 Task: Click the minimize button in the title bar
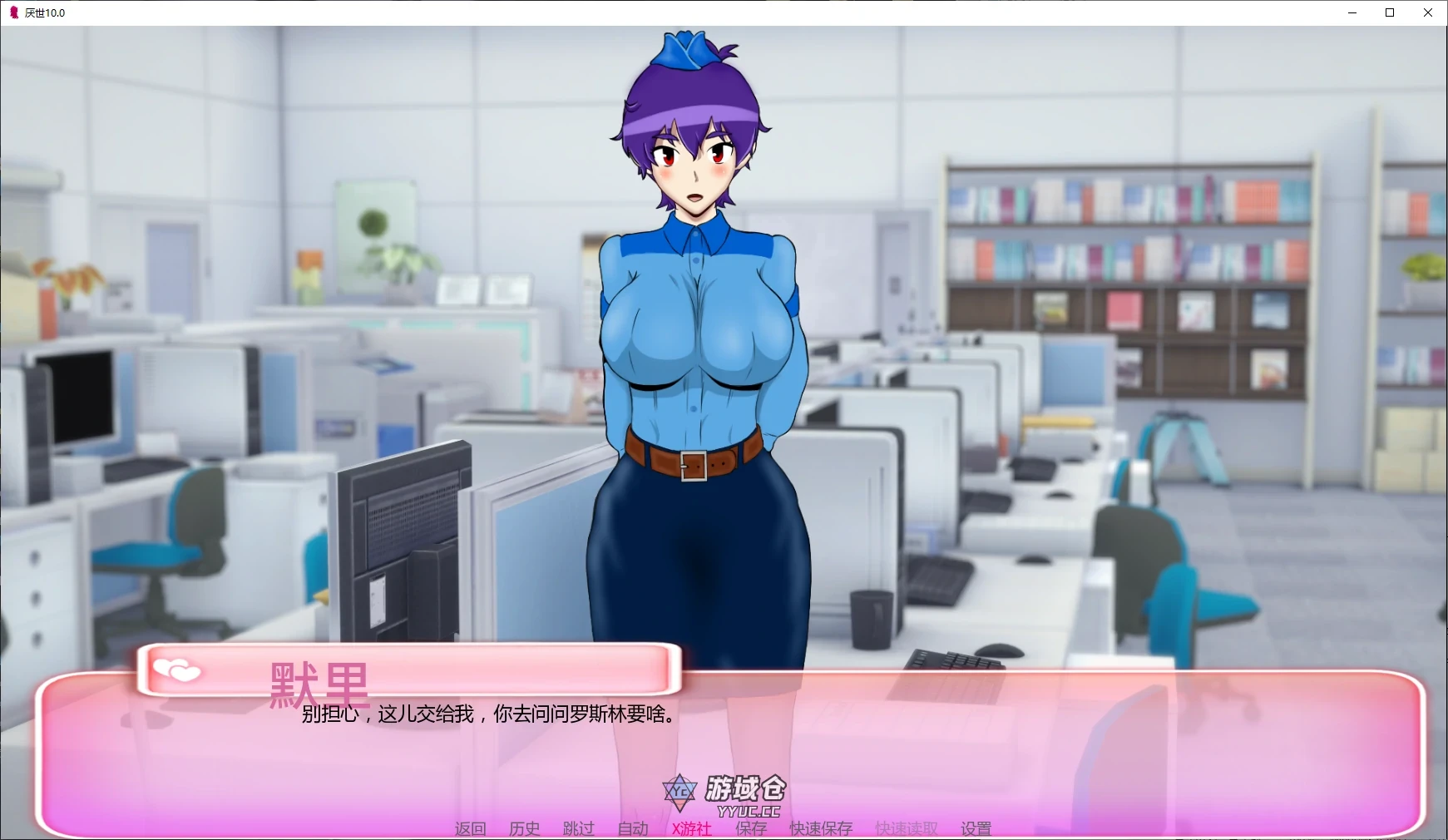click(x=1352, y=12)
